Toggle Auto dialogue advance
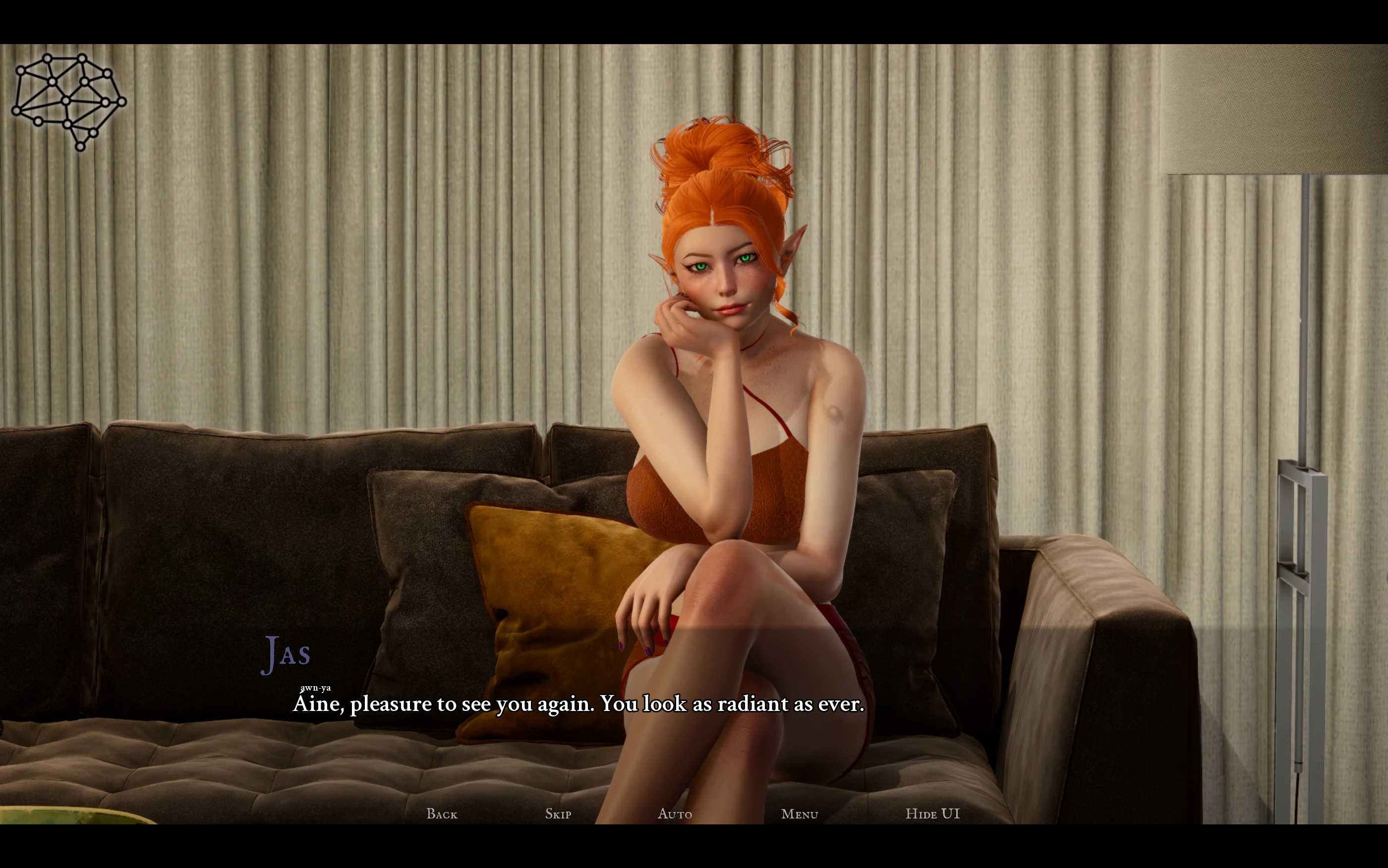 tap(674, 814)
